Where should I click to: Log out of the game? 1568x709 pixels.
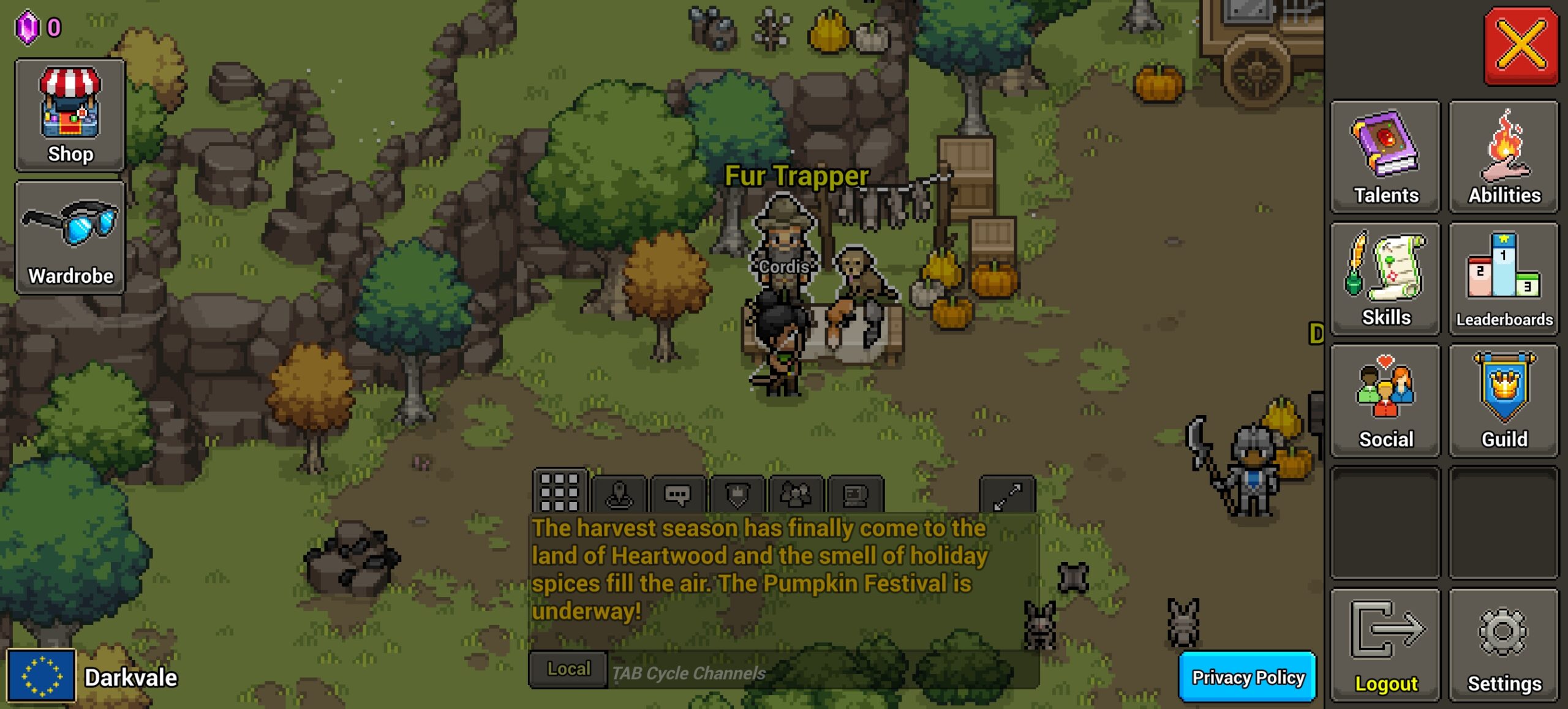coord(1385,645)
